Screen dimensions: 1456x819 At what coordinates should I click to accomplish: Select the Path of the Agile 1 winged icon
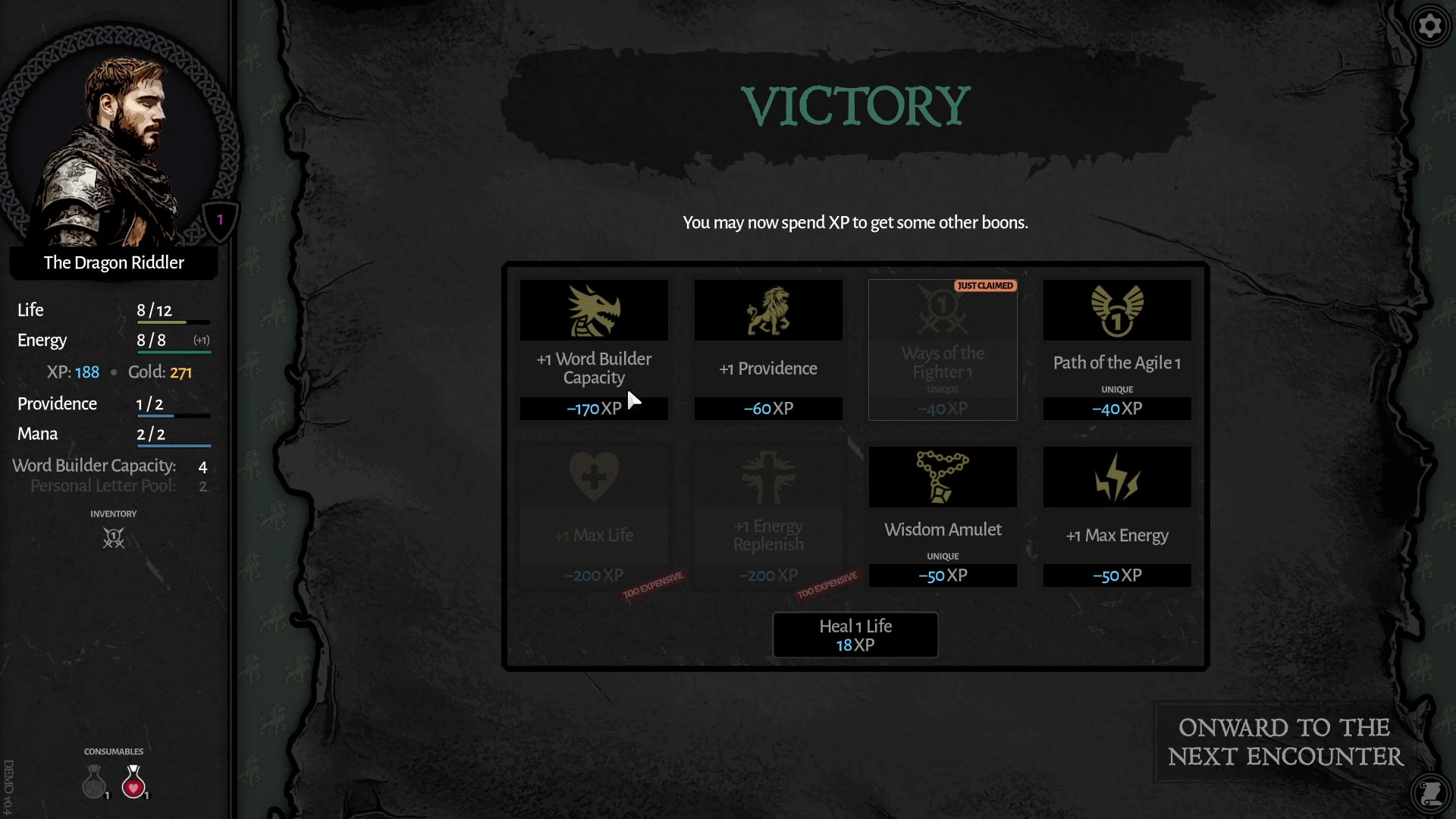point(1116,309)
